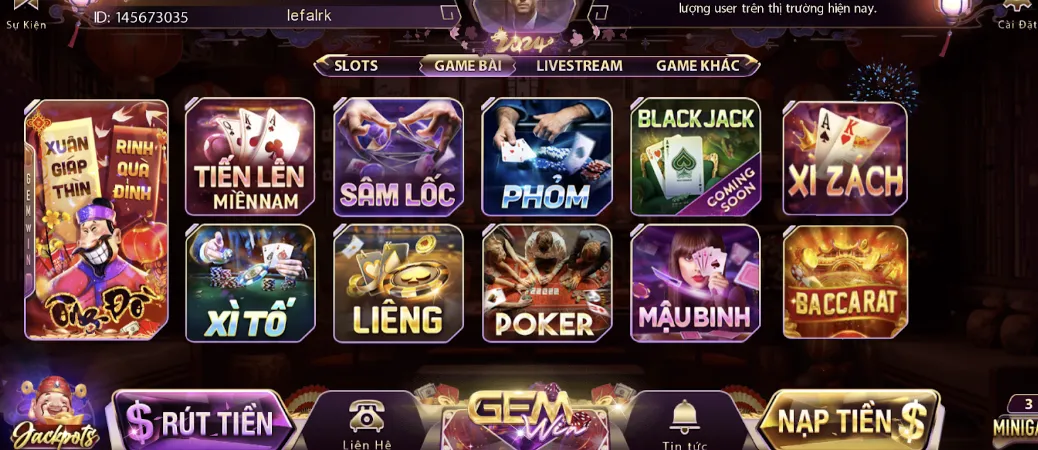Viewport: 1038px width, 450px height.
Task: Open the Livestream tab
Action: 579,66
